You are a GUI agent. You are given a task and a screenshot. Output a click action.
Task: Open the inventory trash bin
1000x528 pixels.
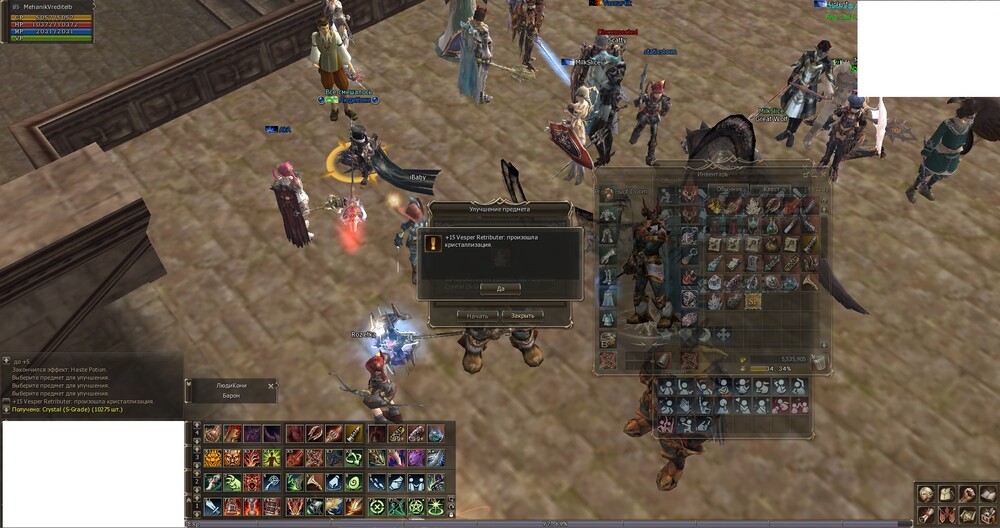[818, 360]
